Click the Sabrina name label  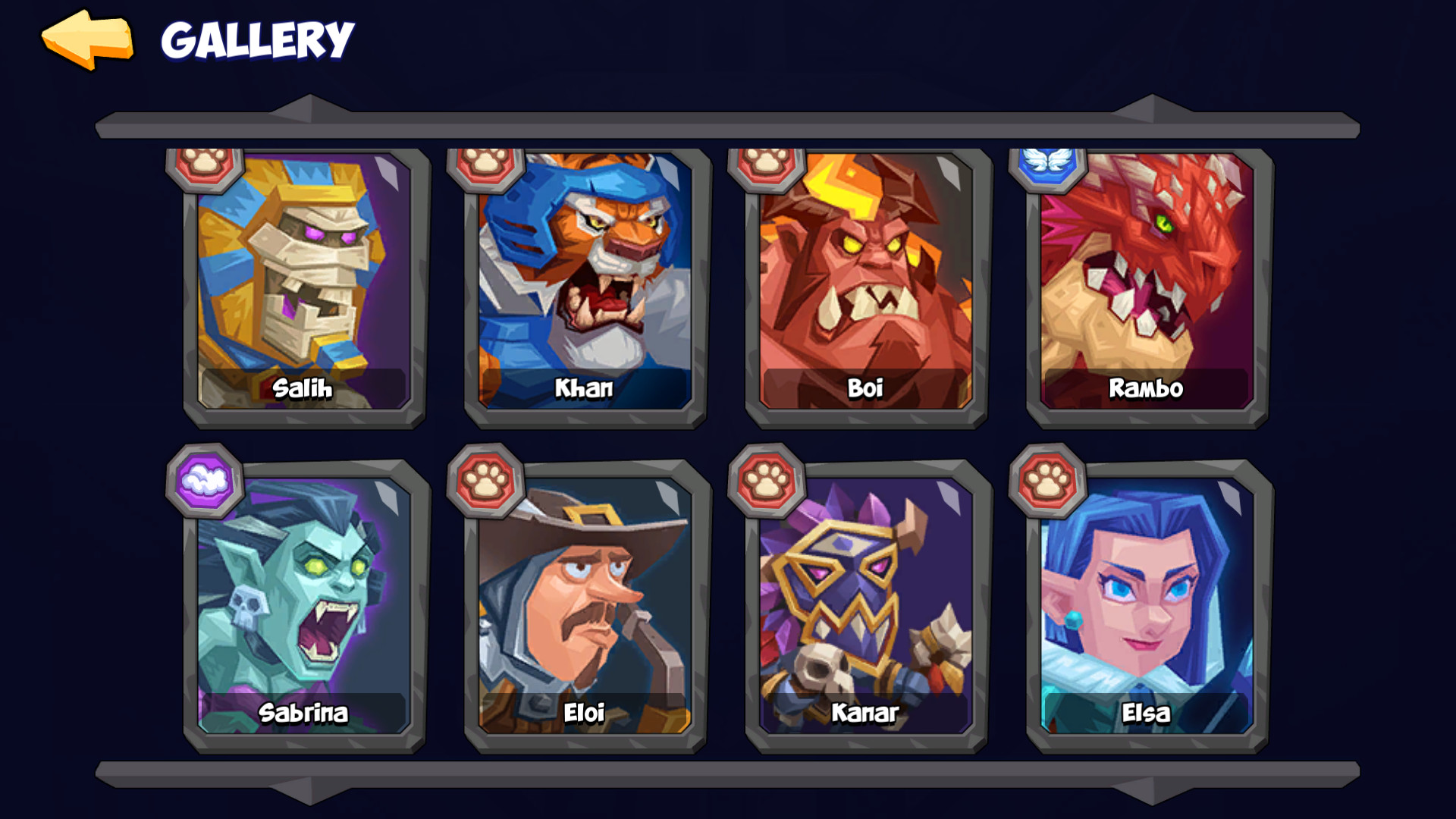pos(303,713)
